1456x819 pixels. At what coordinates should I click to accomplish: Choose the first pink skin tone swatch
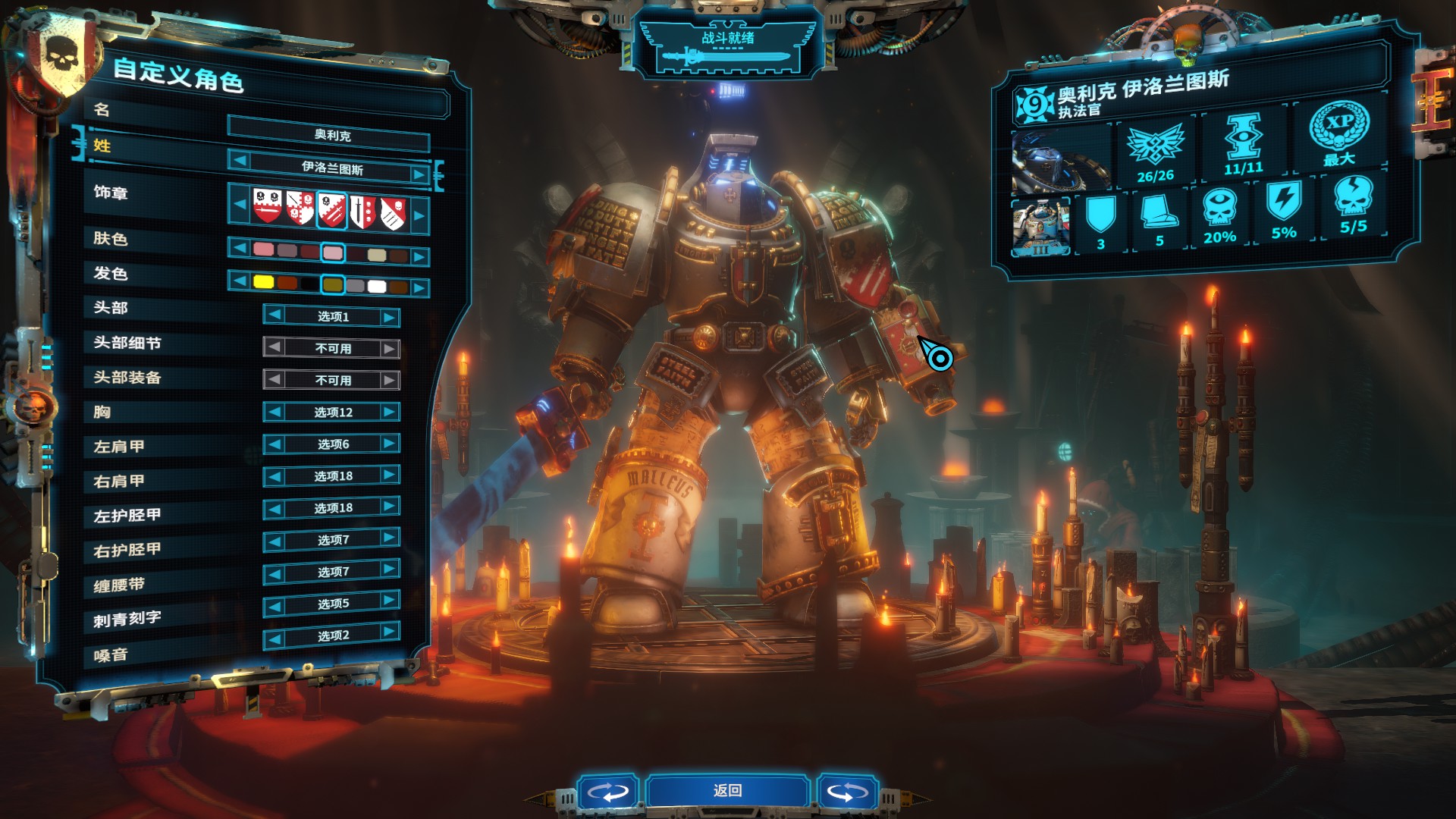[x=263, y=249]
